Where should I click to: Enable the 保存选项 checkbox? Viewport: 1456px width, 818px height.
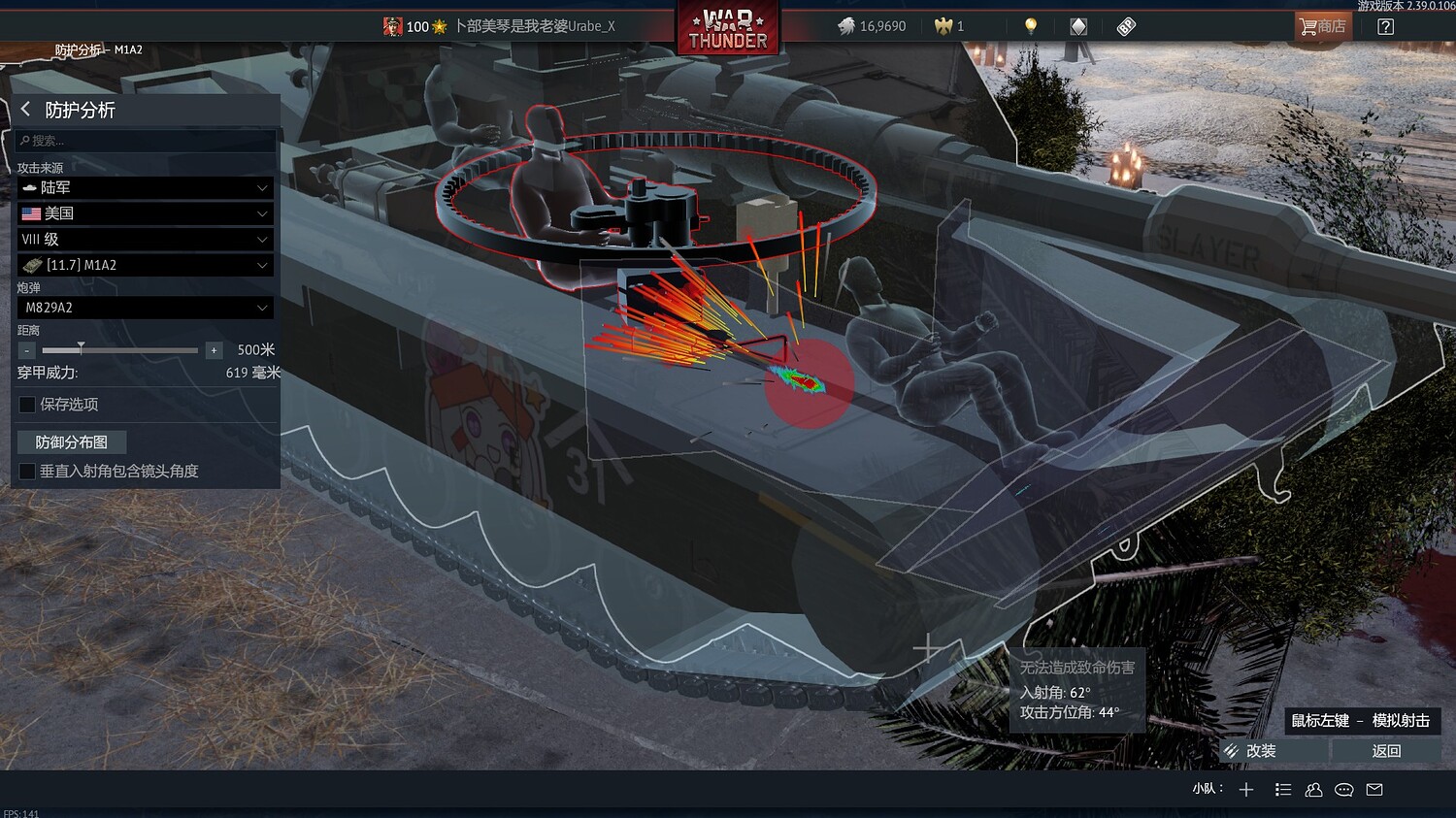point(26,405)
